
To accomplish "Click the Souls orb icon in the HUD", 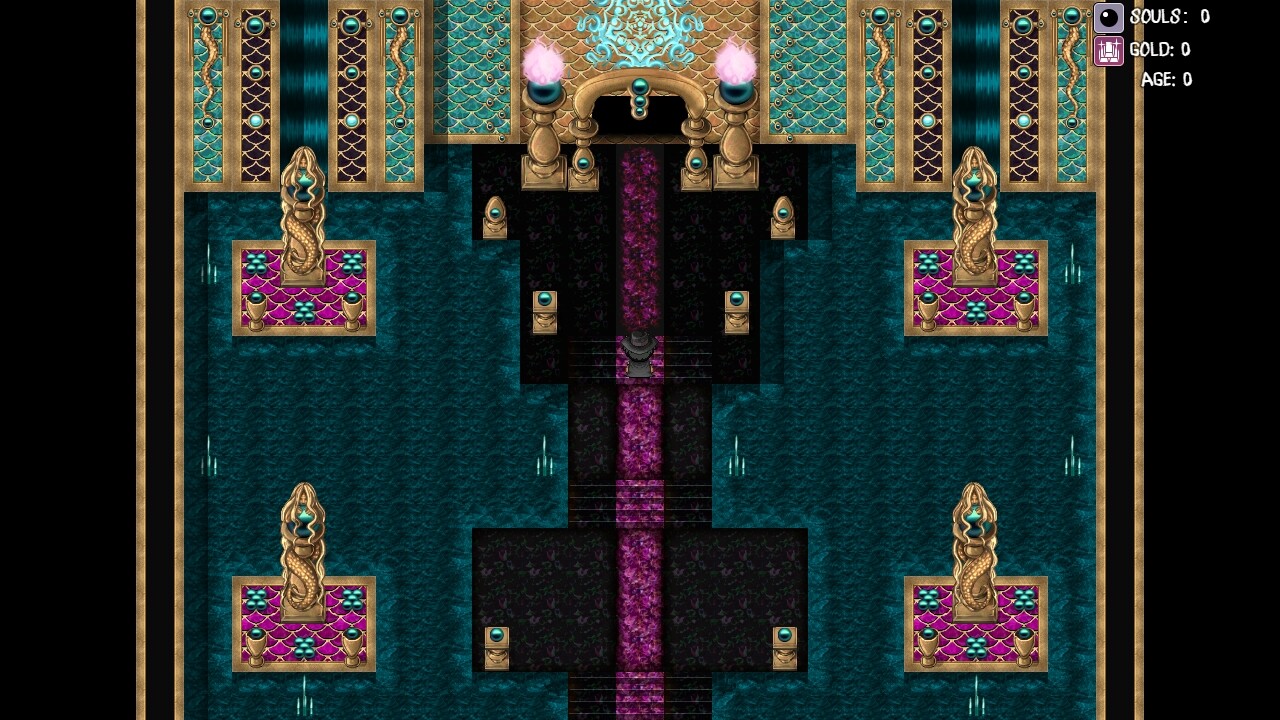I will (1109, 16).
